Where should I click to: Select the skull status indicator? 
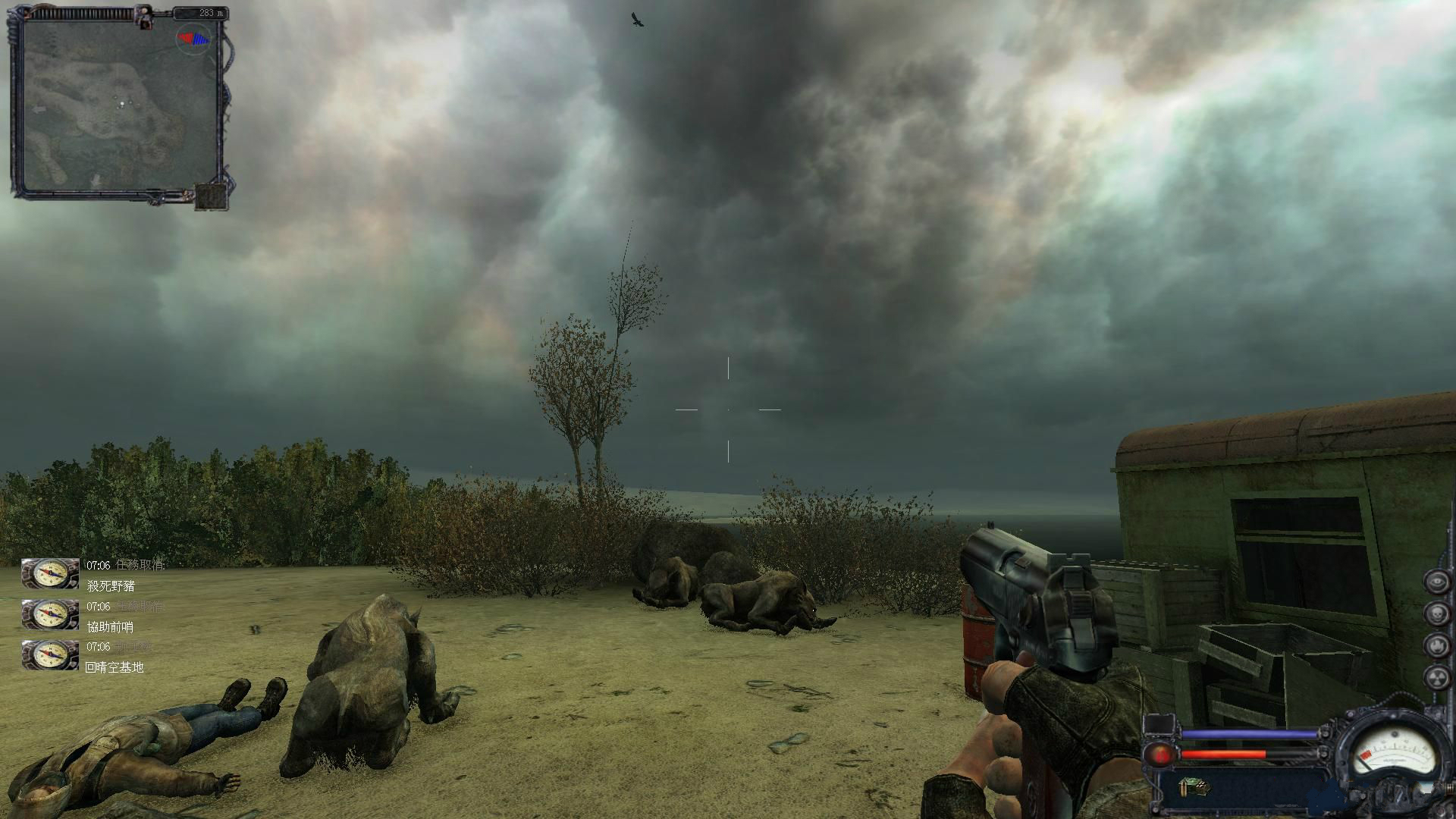pos(1437,614)
